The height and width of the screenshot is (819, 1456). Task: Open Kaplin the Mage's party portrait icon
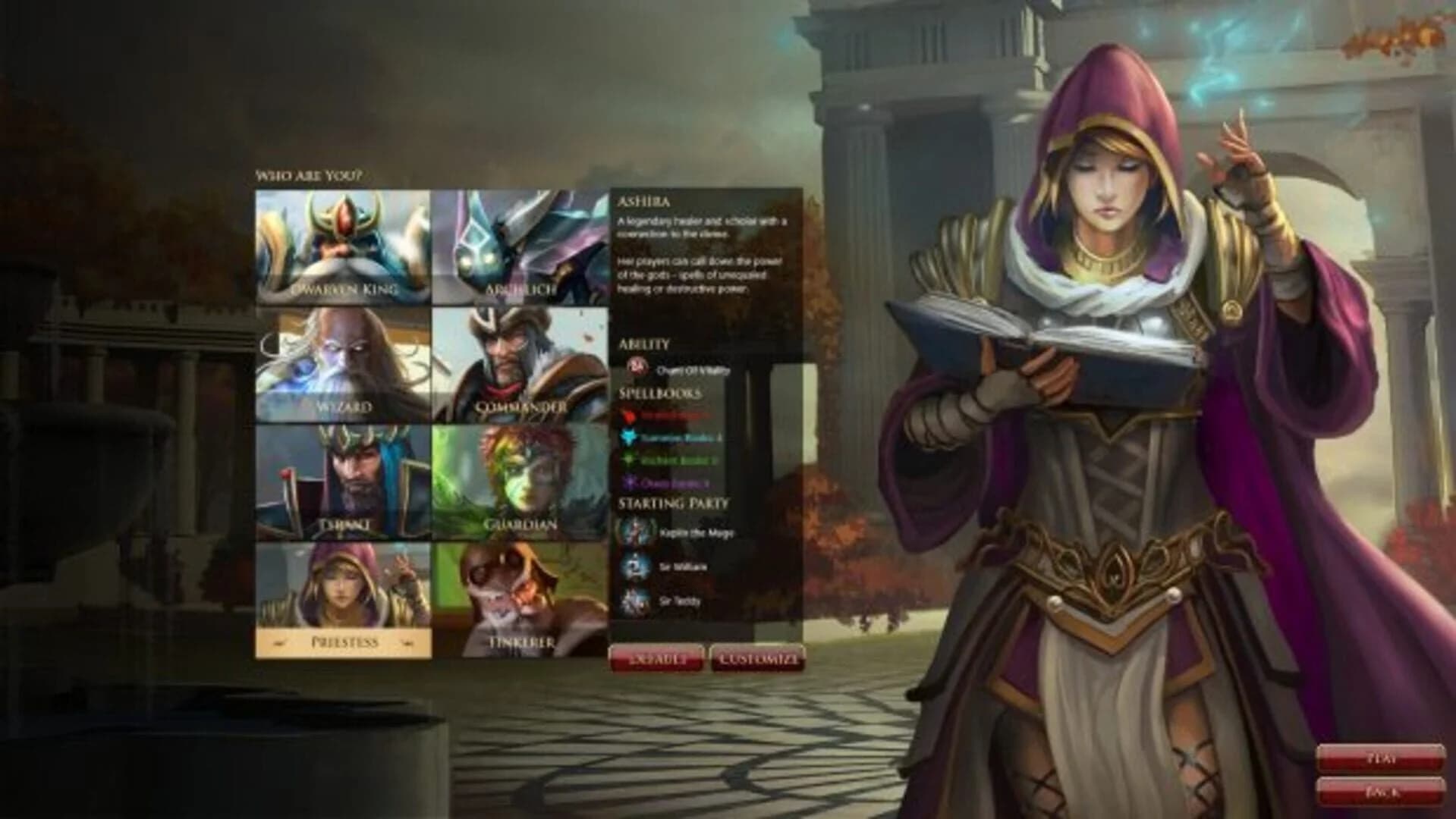click(634, 531)
